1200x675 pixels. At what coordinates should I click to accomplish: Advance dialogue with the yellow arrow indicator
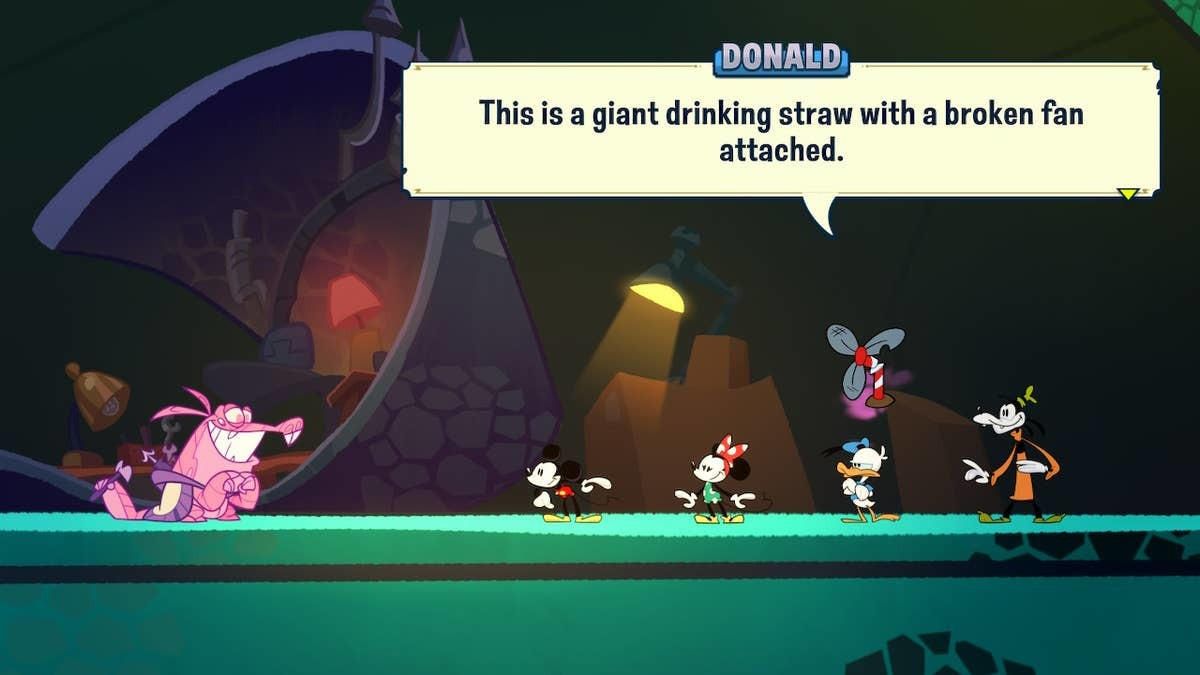point(1128,193)
